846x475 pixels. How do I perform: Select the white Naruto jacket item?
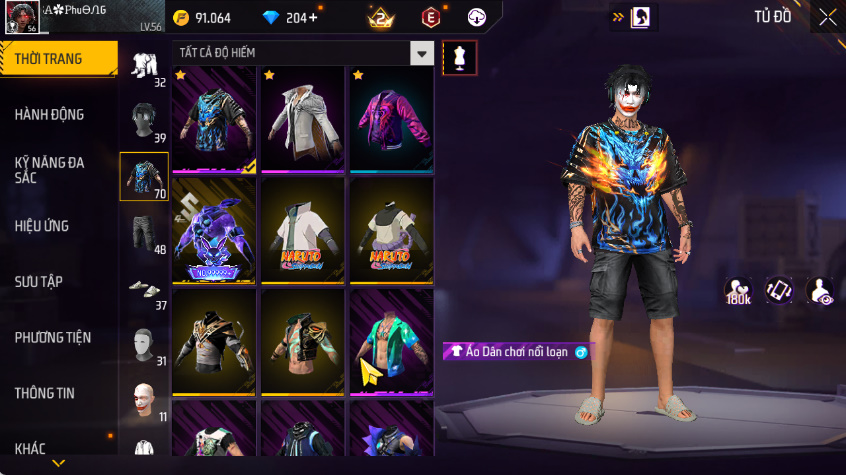[x=302, y=230]
